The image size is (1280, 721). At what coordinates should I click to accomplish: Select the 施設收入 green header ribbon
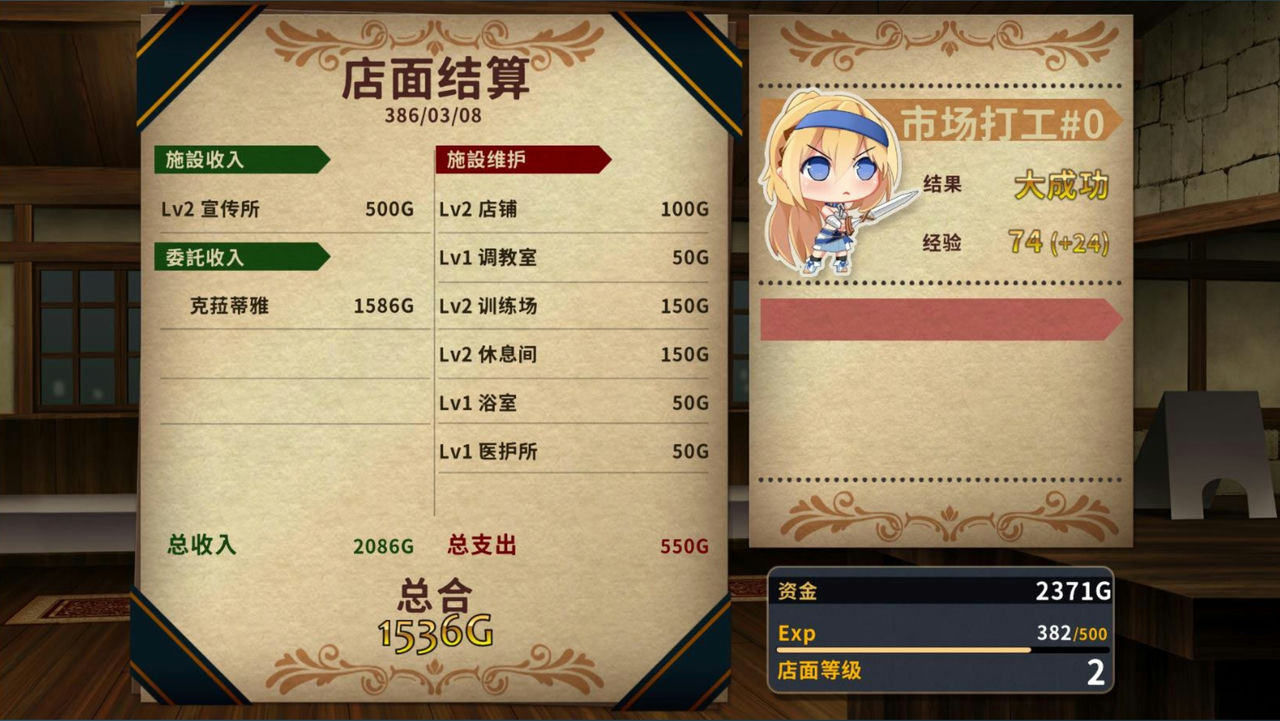240,159
